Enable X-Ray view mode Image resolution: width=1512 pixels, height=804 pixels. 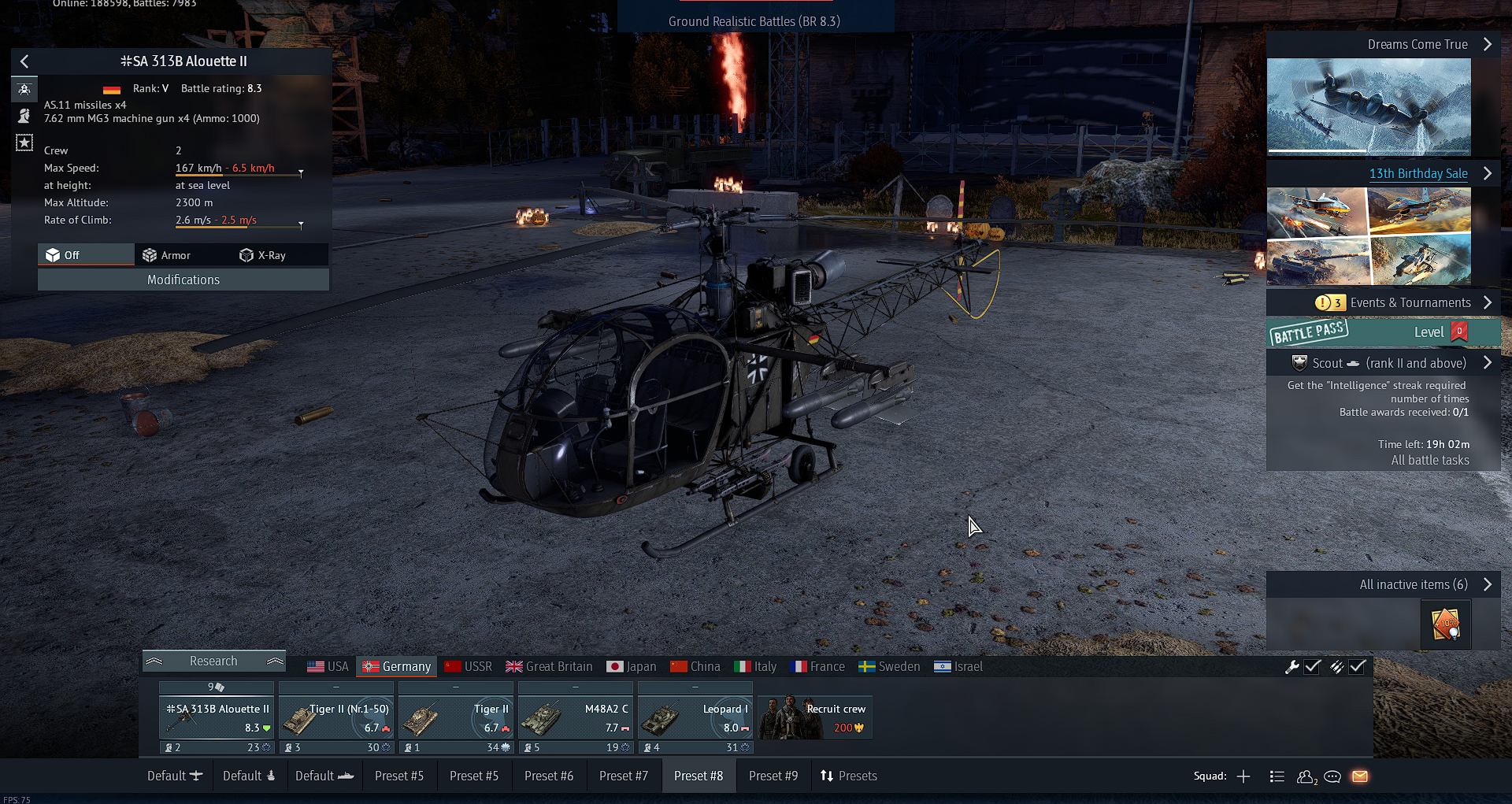(x=263, y=255)
